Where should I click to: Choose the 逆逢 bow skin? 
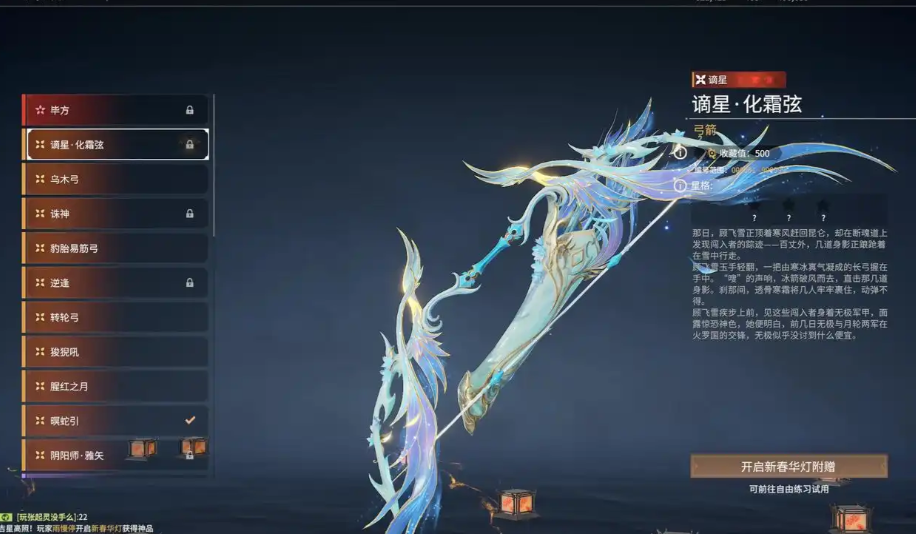coord(115,283)
